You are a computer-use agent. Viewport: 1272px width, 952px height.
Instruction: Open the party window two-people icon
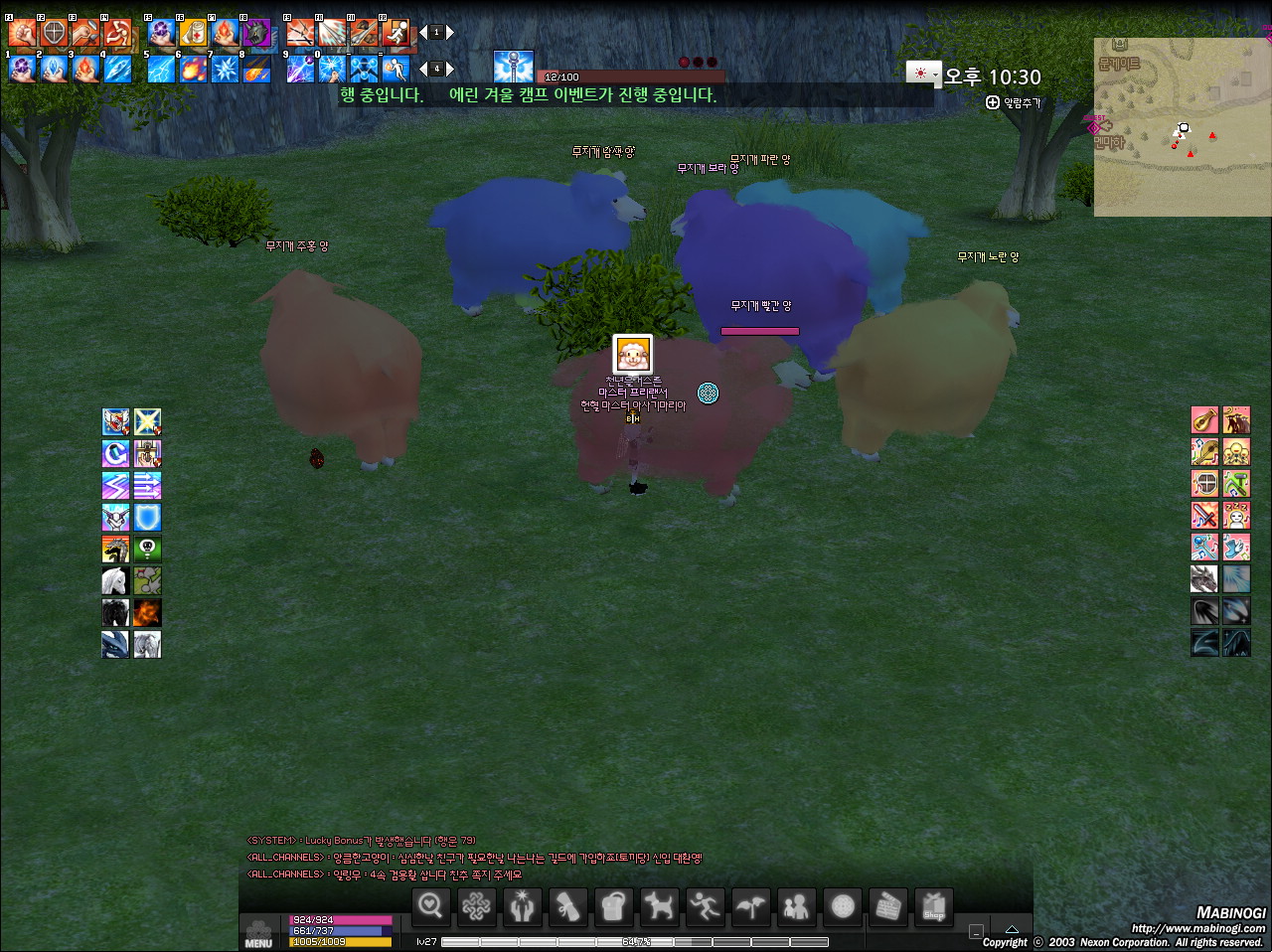[x=796, y=906]
